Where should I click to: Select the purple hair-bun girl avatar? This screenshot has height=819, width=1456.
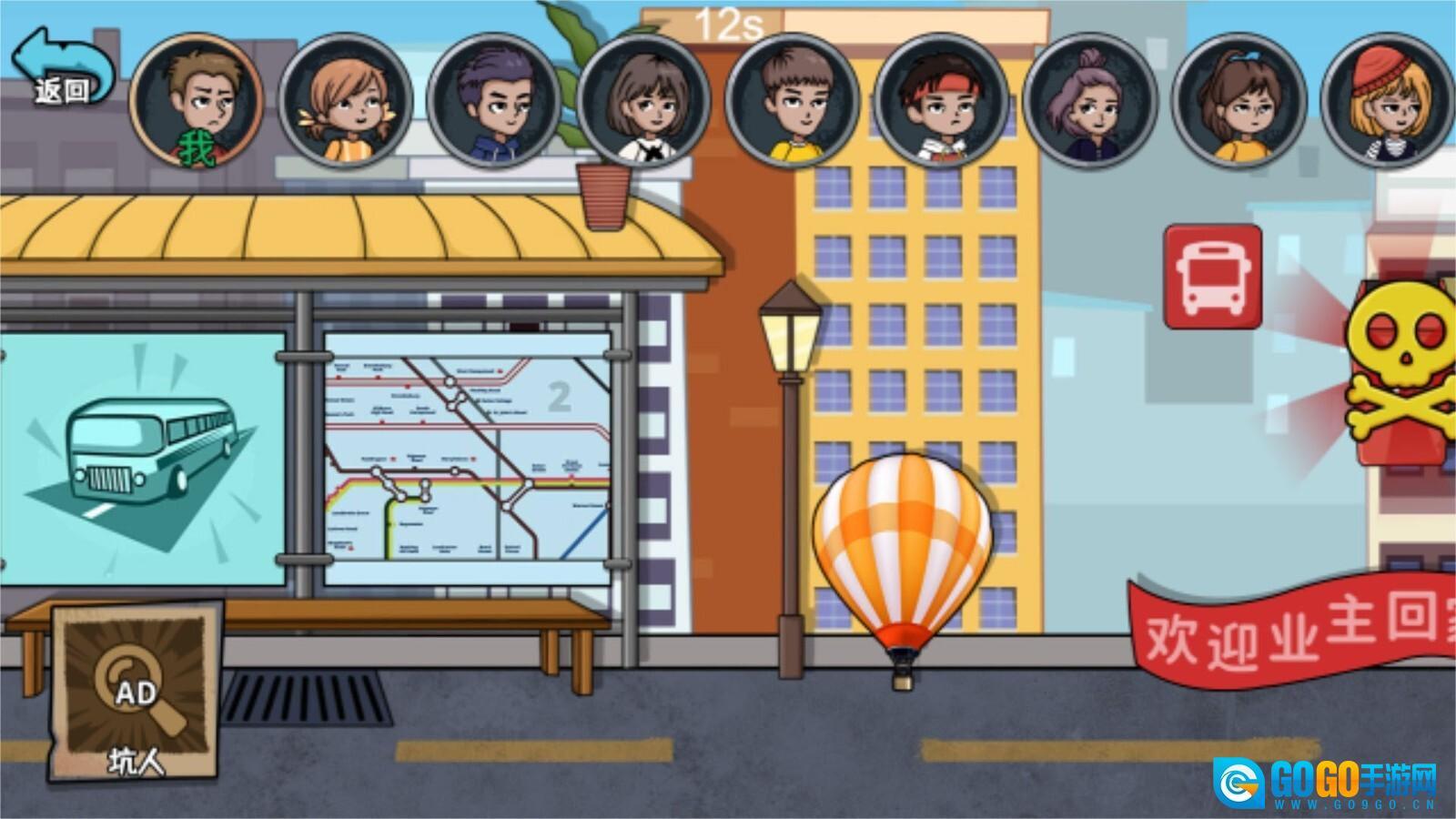coord(1089,101)
